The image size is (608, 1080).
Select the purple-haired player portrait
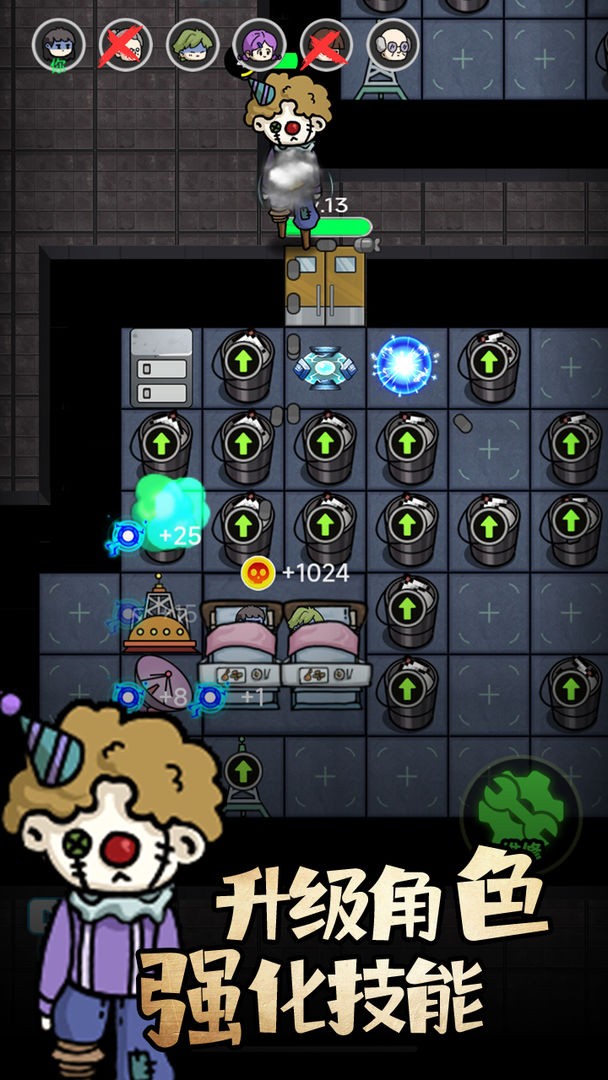(258, 44)
